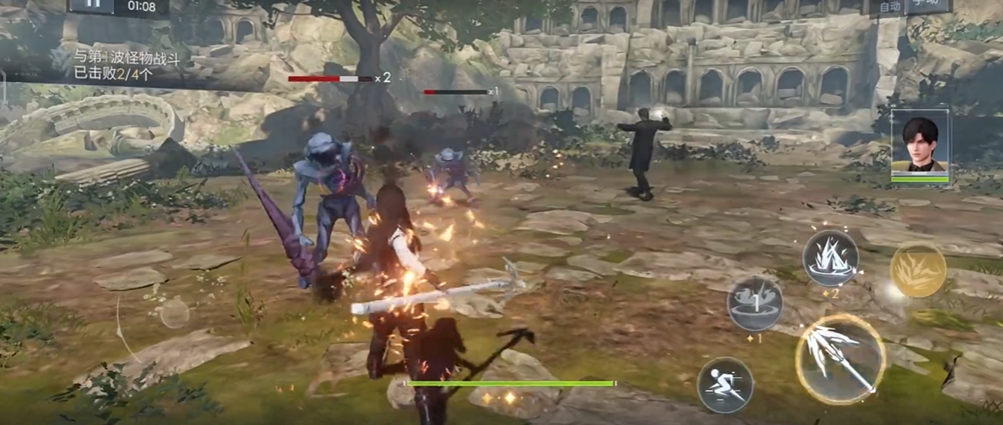Screen dimensions: 1003x425
Task: Switch to manual battle mode
Action: 931,5
